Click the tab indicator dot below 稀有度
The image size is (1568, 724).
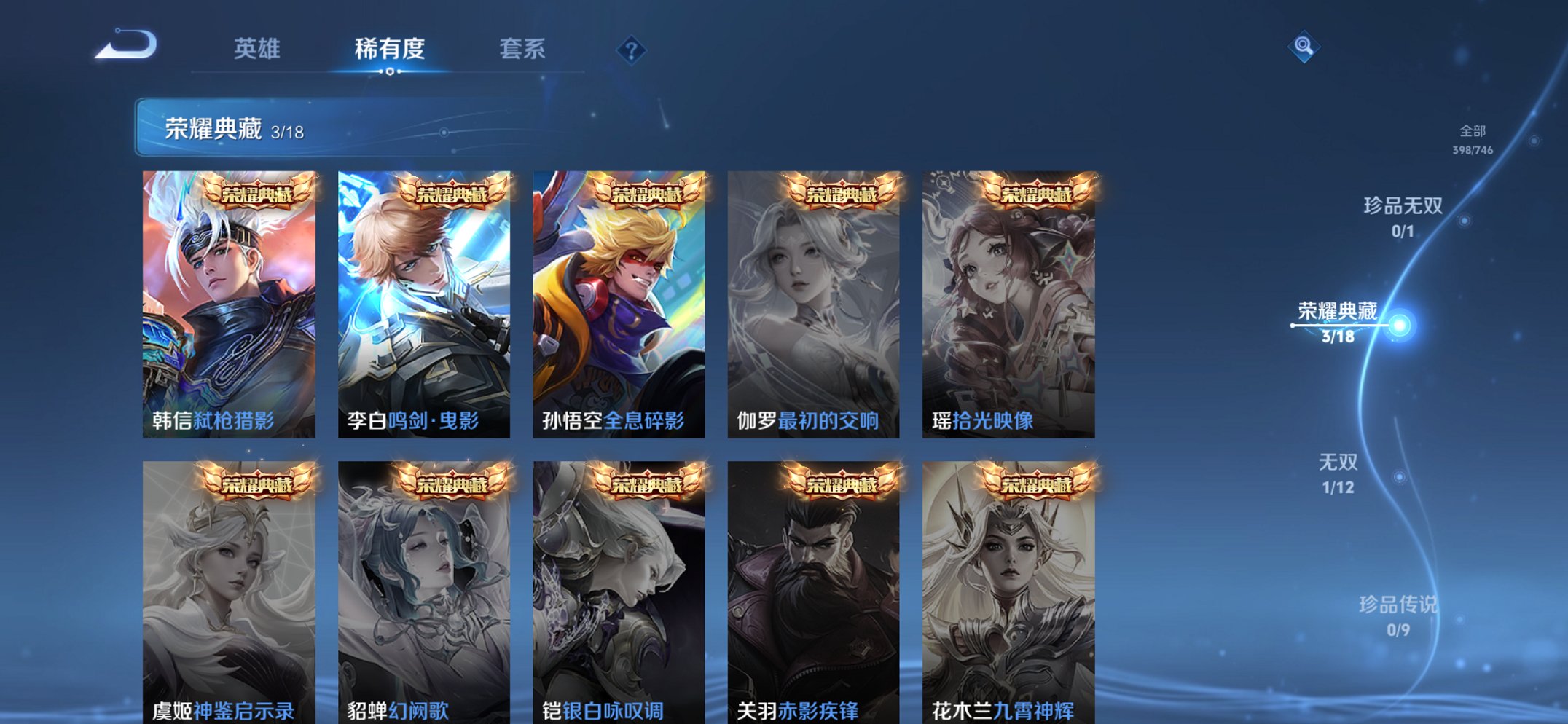pos(390,71)
